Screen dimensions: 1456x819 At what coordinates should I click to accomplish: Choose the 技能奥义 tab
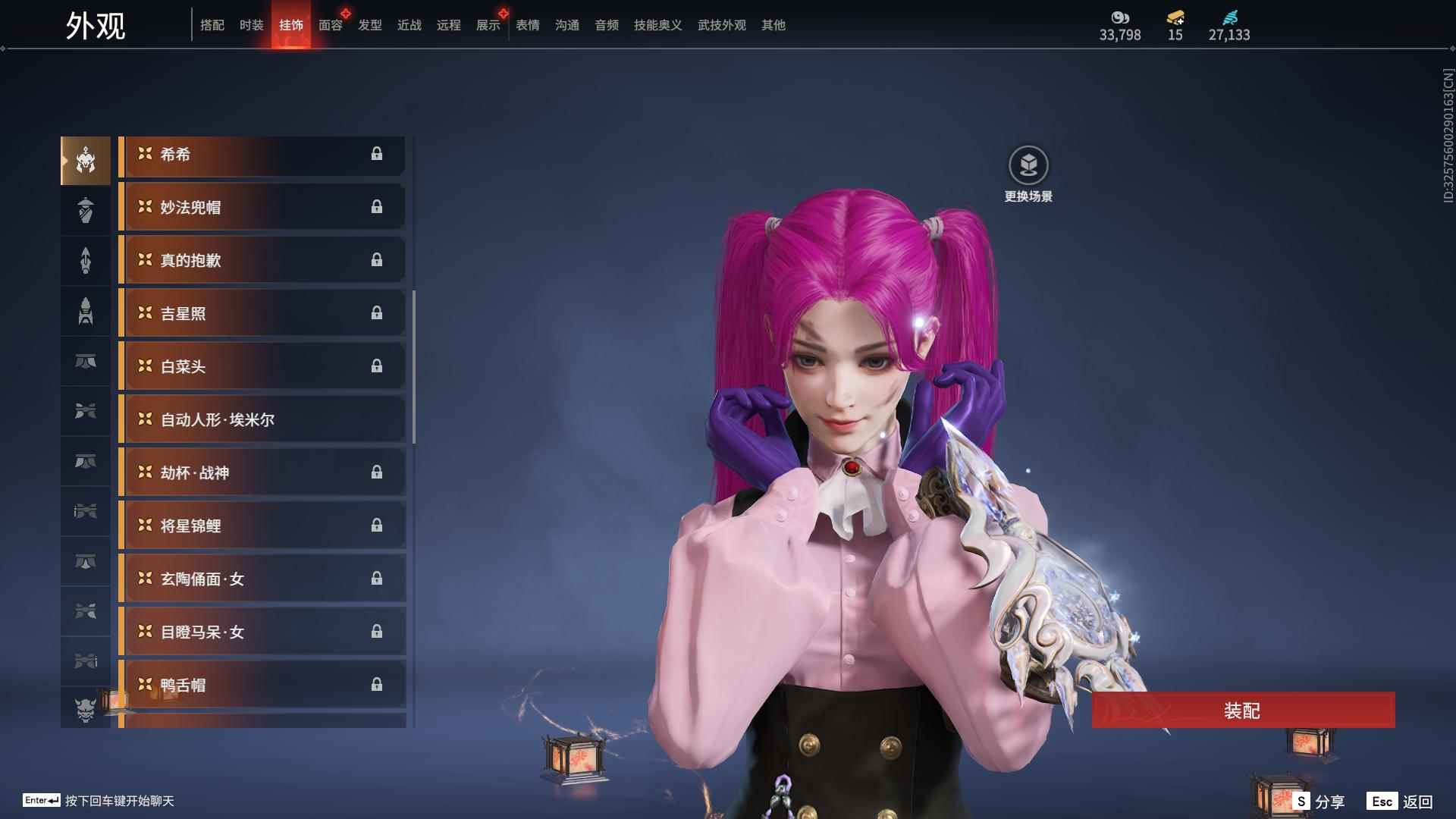[x=658, y=25]
